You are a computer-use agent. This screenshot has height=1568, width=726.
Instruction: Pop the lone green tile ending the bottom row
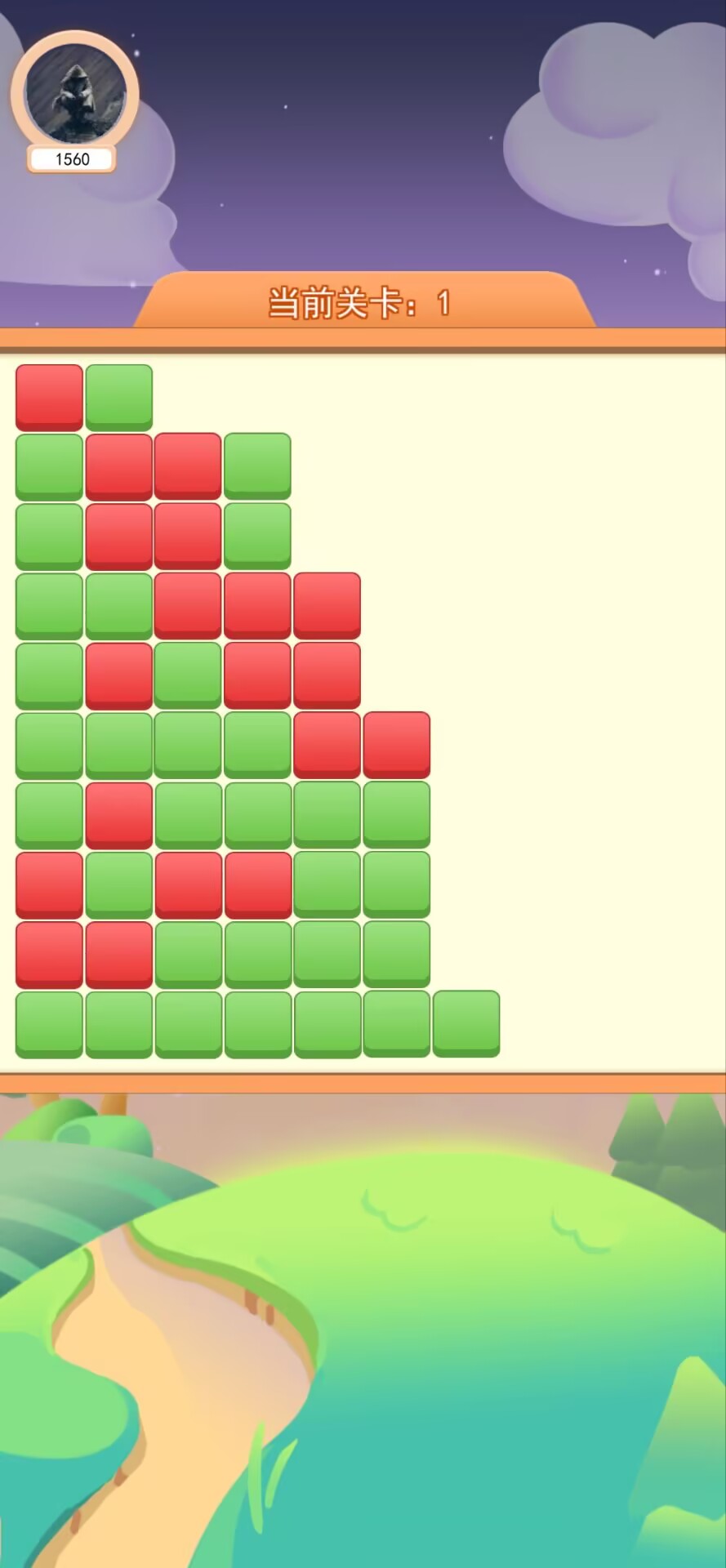[465, 1023]
